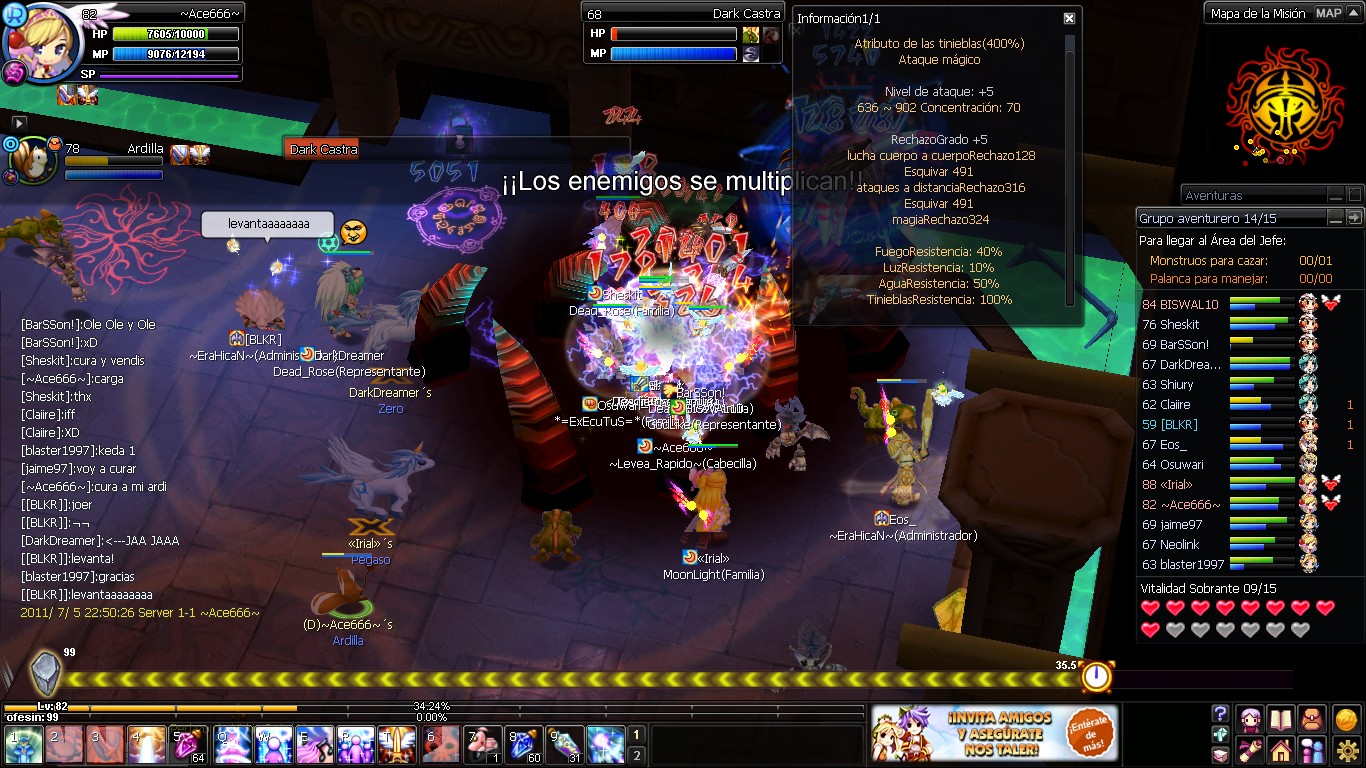The height and width of the screenshot is (768, 1366).
Task: Open the settings gear icon
Action: pyautogui.click(x=1348, y=750)
